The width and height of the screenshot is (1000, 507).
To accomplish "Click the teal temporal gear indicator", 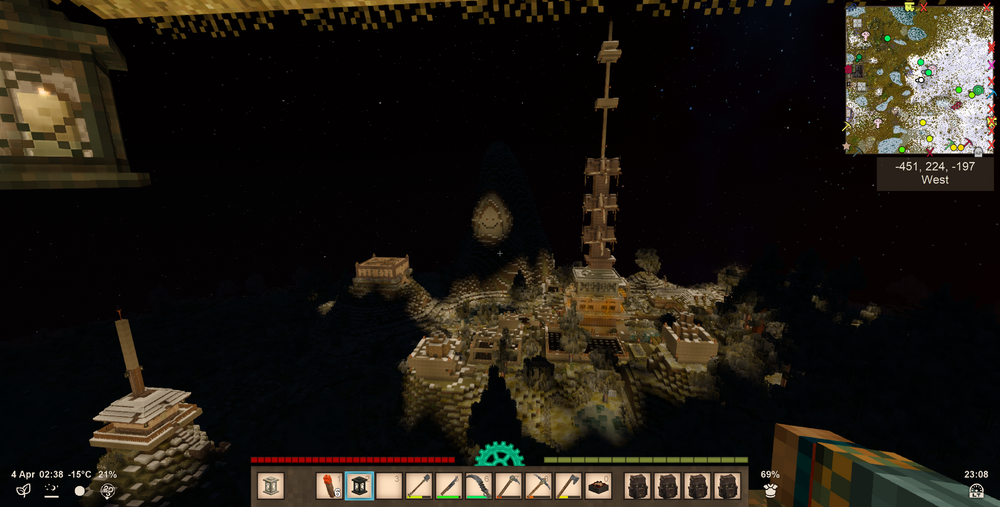I will tap(498, 457).
